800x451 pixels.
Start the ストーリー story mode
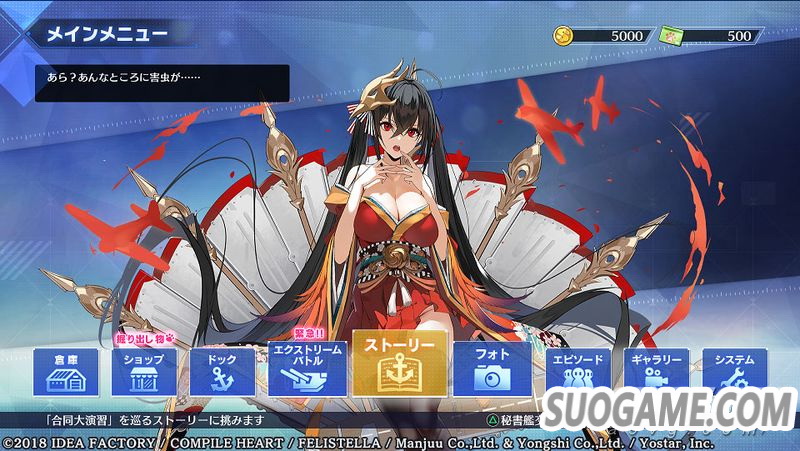pyautogui.click(x=398, y=364)
